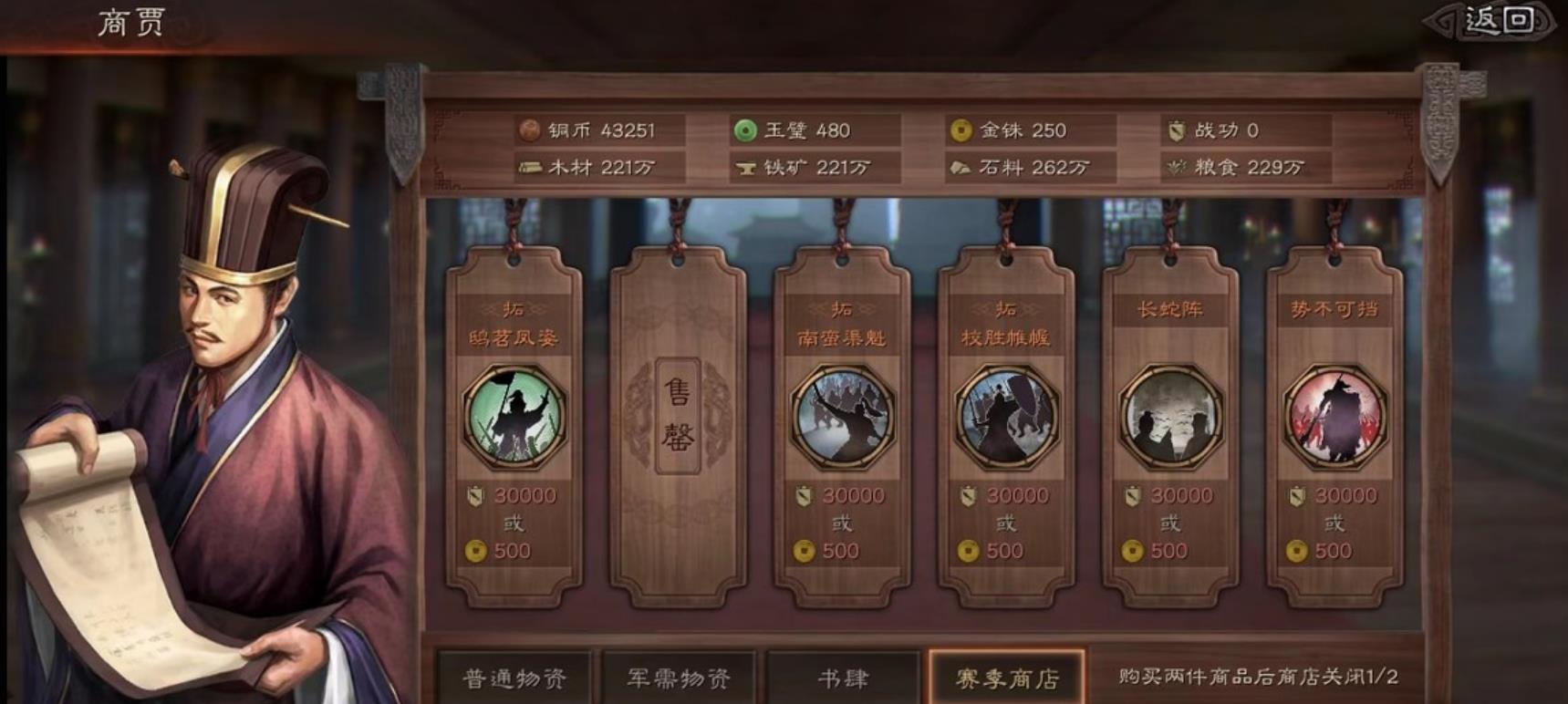Select the 鸱苕凤姿 item tag

tap(514, 419)
